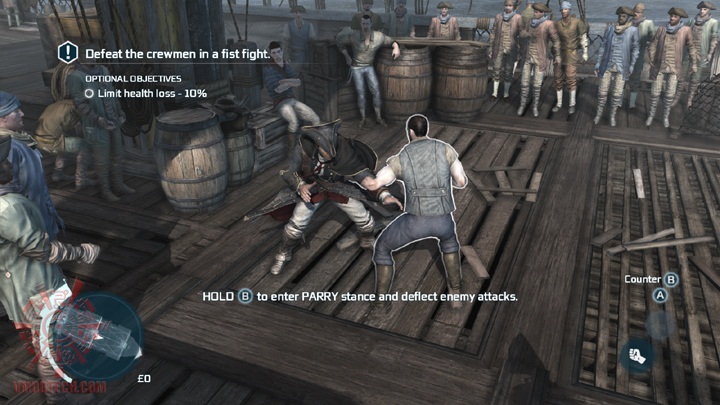Select the fists weapon icon
The width and height of the screenshot is (720, 405).
(x=635, y=353)
